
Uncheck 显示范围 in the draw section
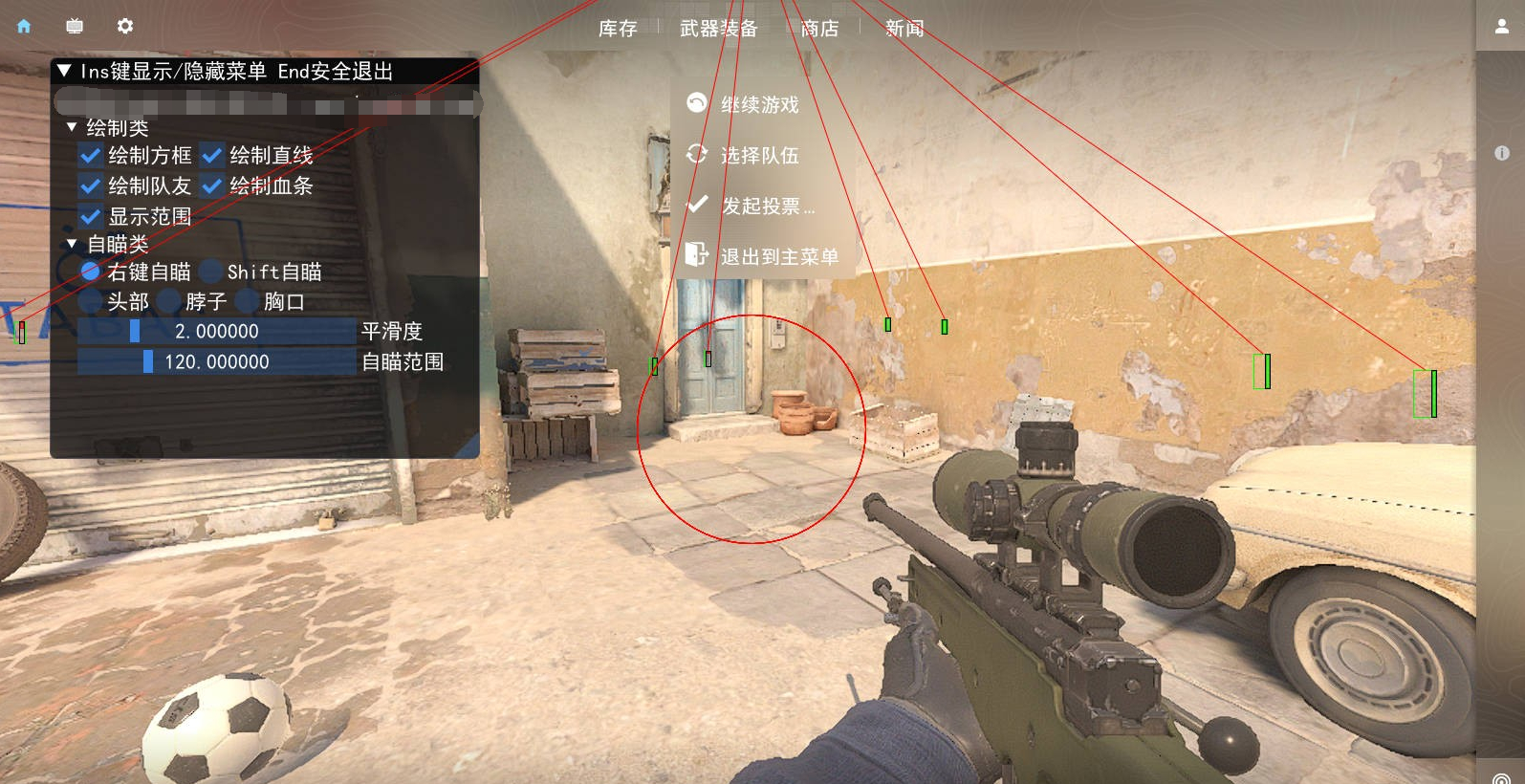[x=91, y=217]
